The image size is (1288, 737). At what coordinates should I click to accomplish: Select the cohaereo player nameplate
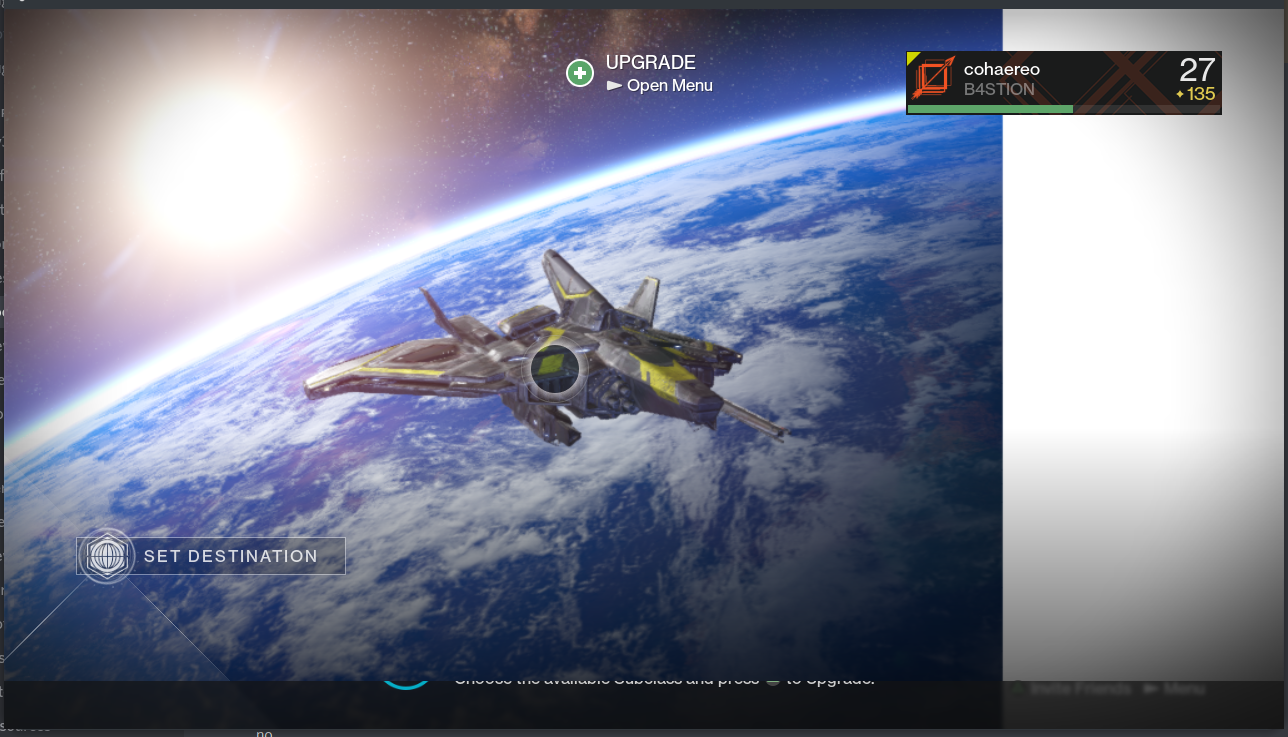pyautogui.click(x=1063, y=82)
